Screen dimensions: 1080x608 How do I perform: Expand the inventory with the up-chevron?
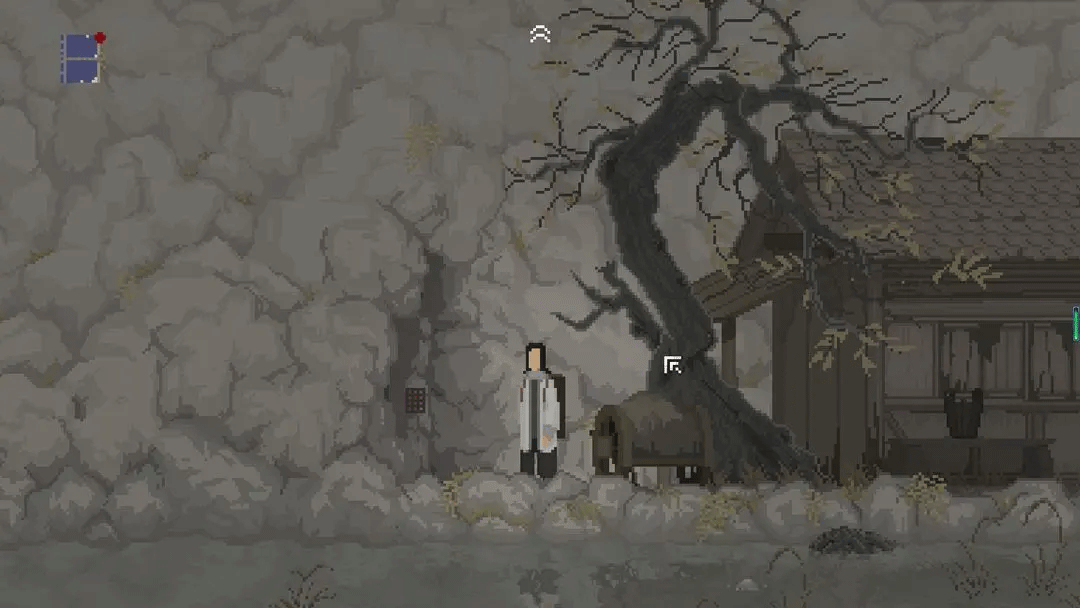point(540,35)
